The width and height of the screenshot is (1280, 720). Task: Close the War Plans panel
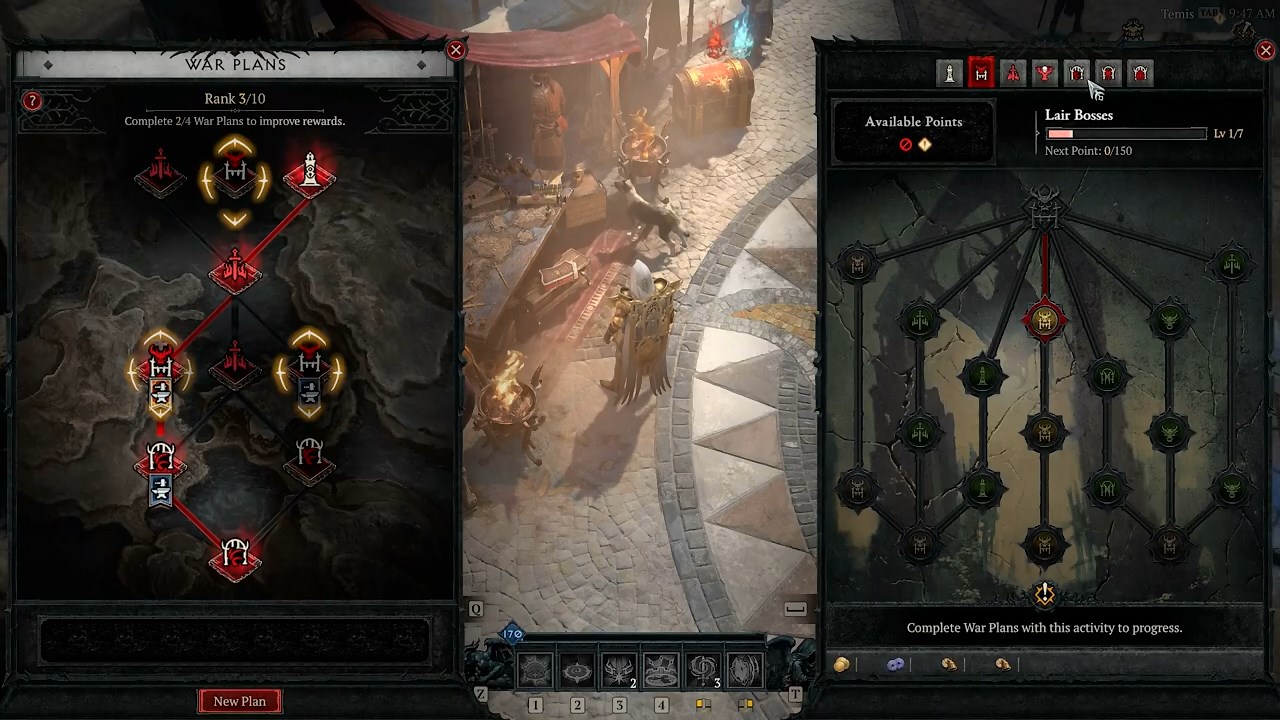click(x=456, y=50)
